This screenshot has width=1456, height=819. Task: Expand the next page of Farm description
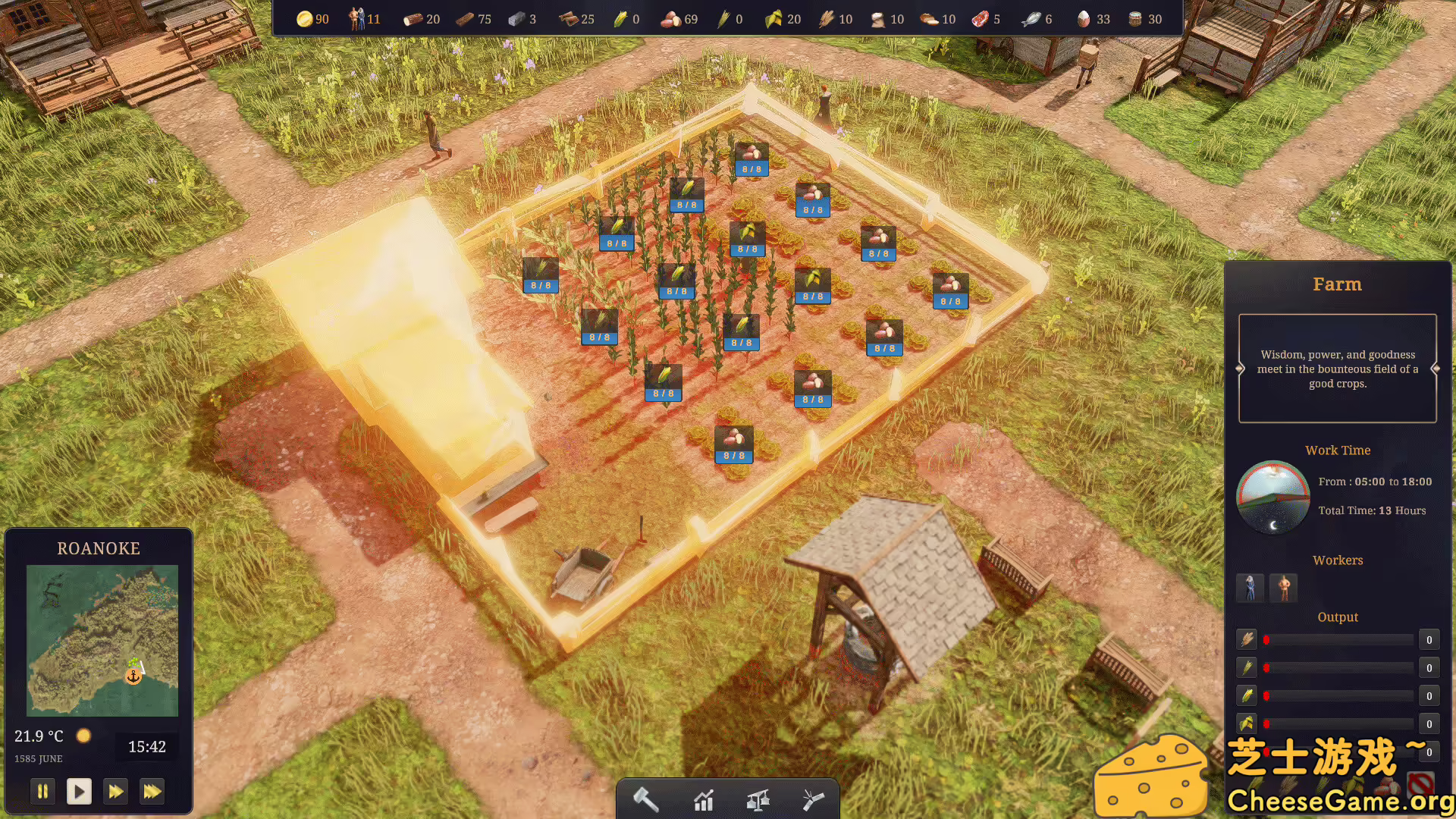pos(1434,369)
